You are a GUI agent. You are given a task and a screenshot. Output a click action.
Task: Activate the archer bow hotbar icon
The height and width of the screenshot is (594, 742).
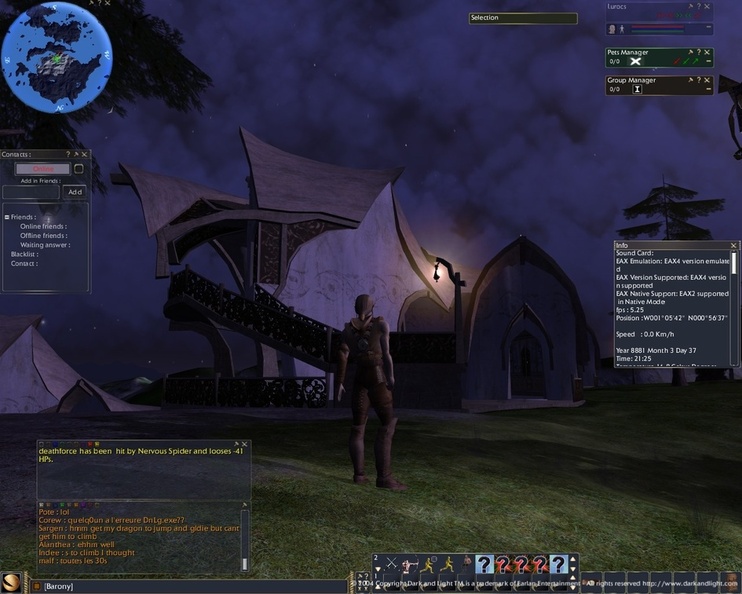pos(410,565)
